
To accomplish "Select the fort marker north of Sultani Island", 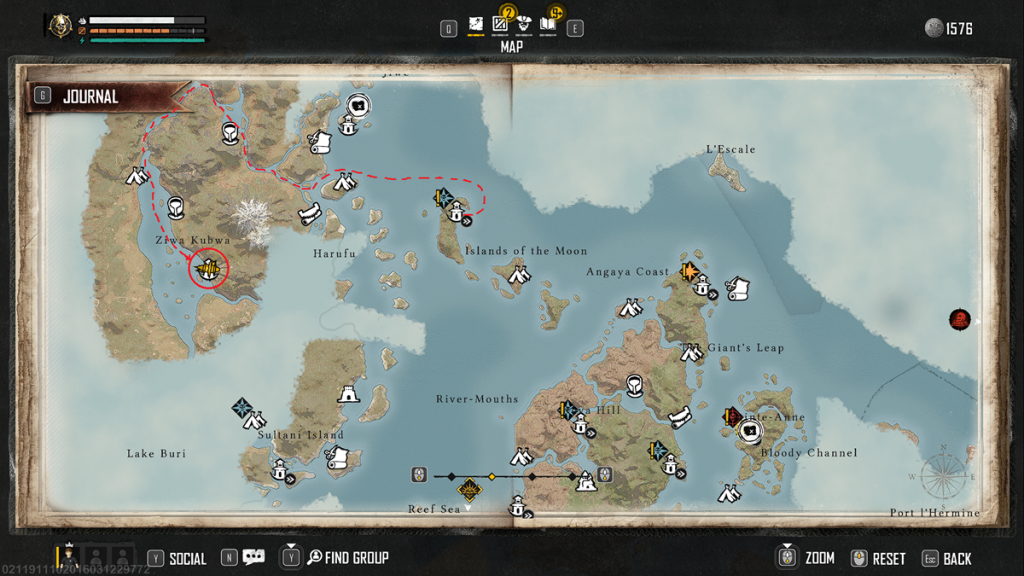I will (348, 396).
